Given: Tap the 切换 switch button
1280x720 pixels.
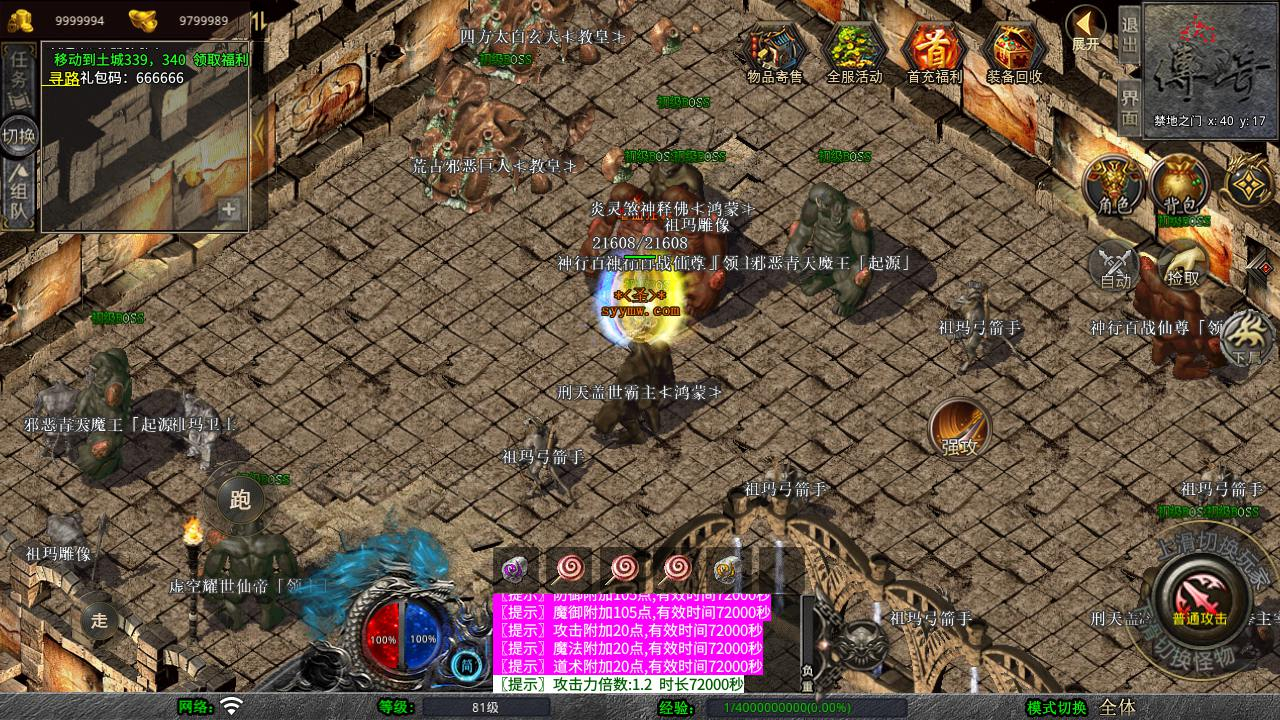Looking at the screenshot, I should [x=19, y=135].
